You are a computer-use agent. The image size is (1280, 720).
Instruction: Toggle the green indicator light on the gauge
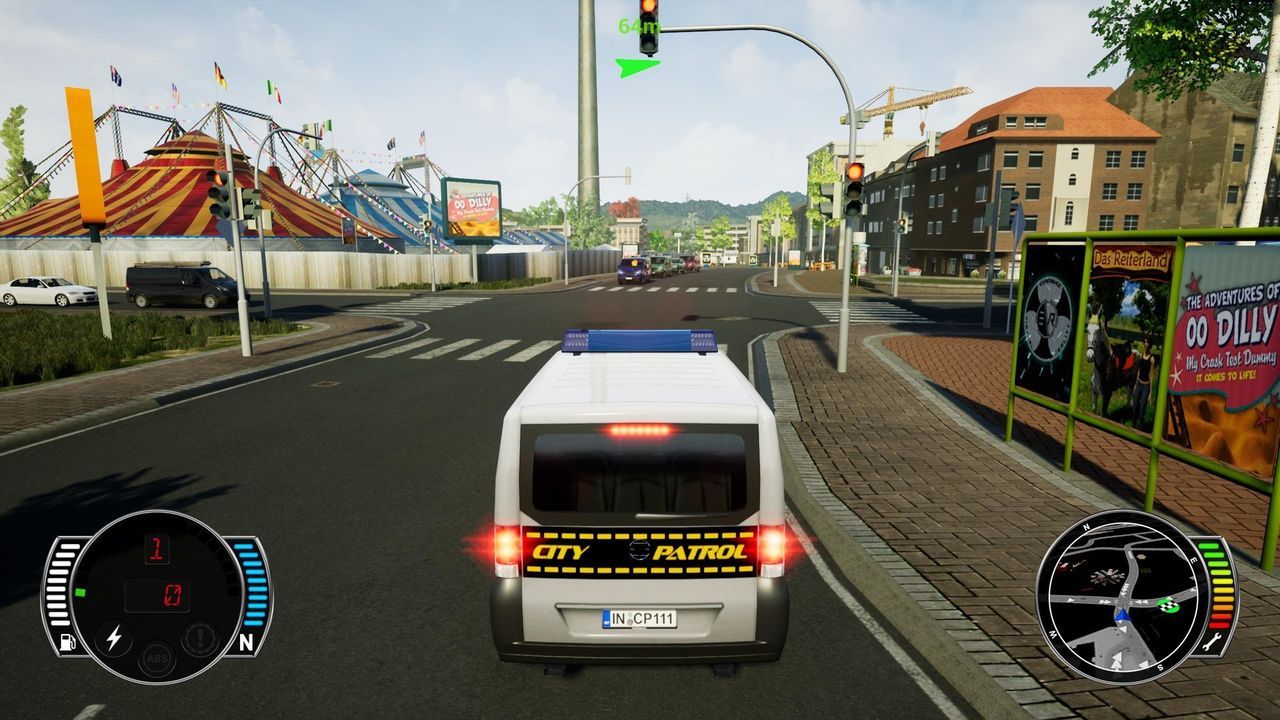pos(81,592)
